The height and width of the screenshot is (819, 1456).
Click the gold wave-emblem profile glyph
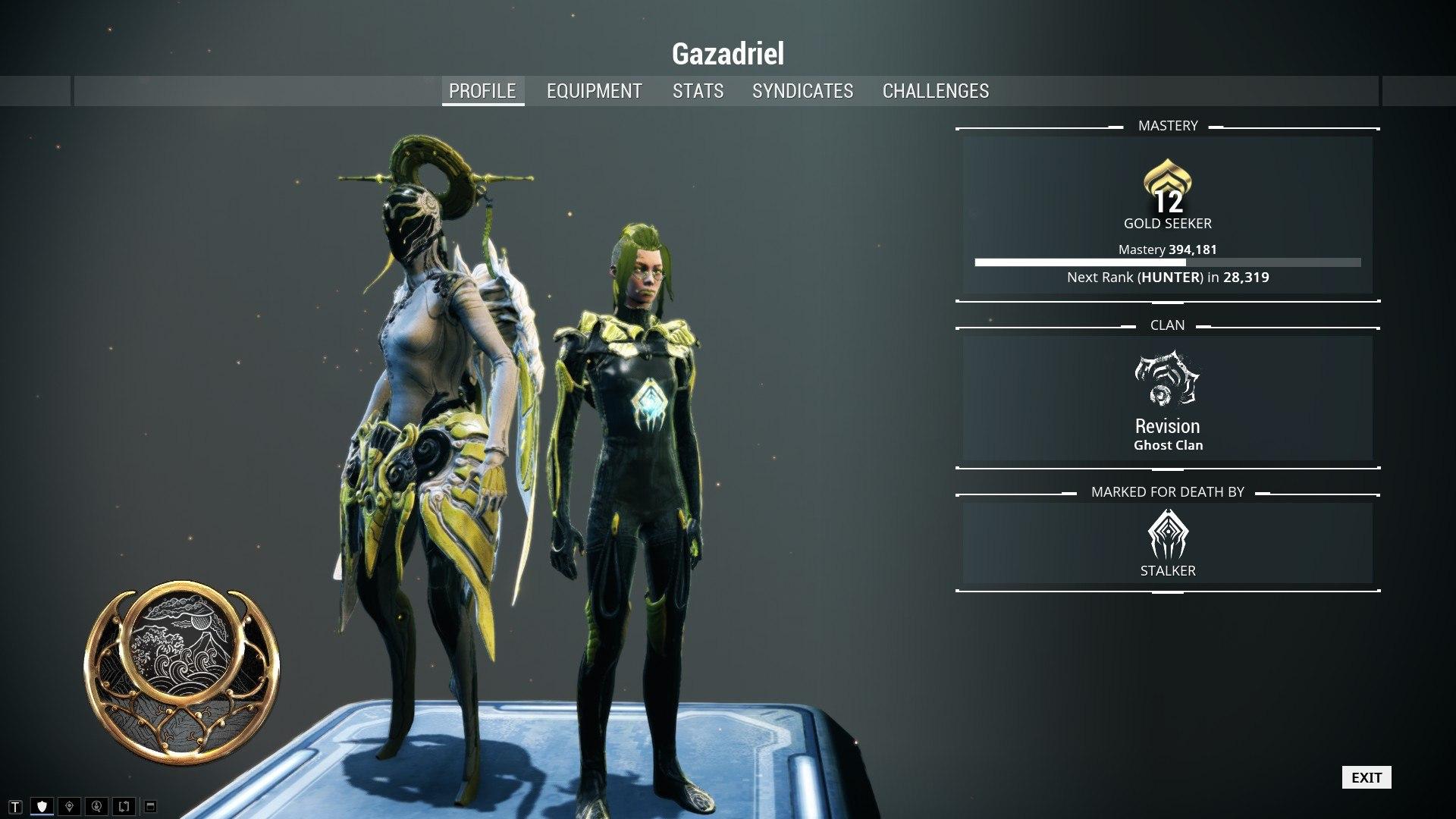tap(181, 672)
